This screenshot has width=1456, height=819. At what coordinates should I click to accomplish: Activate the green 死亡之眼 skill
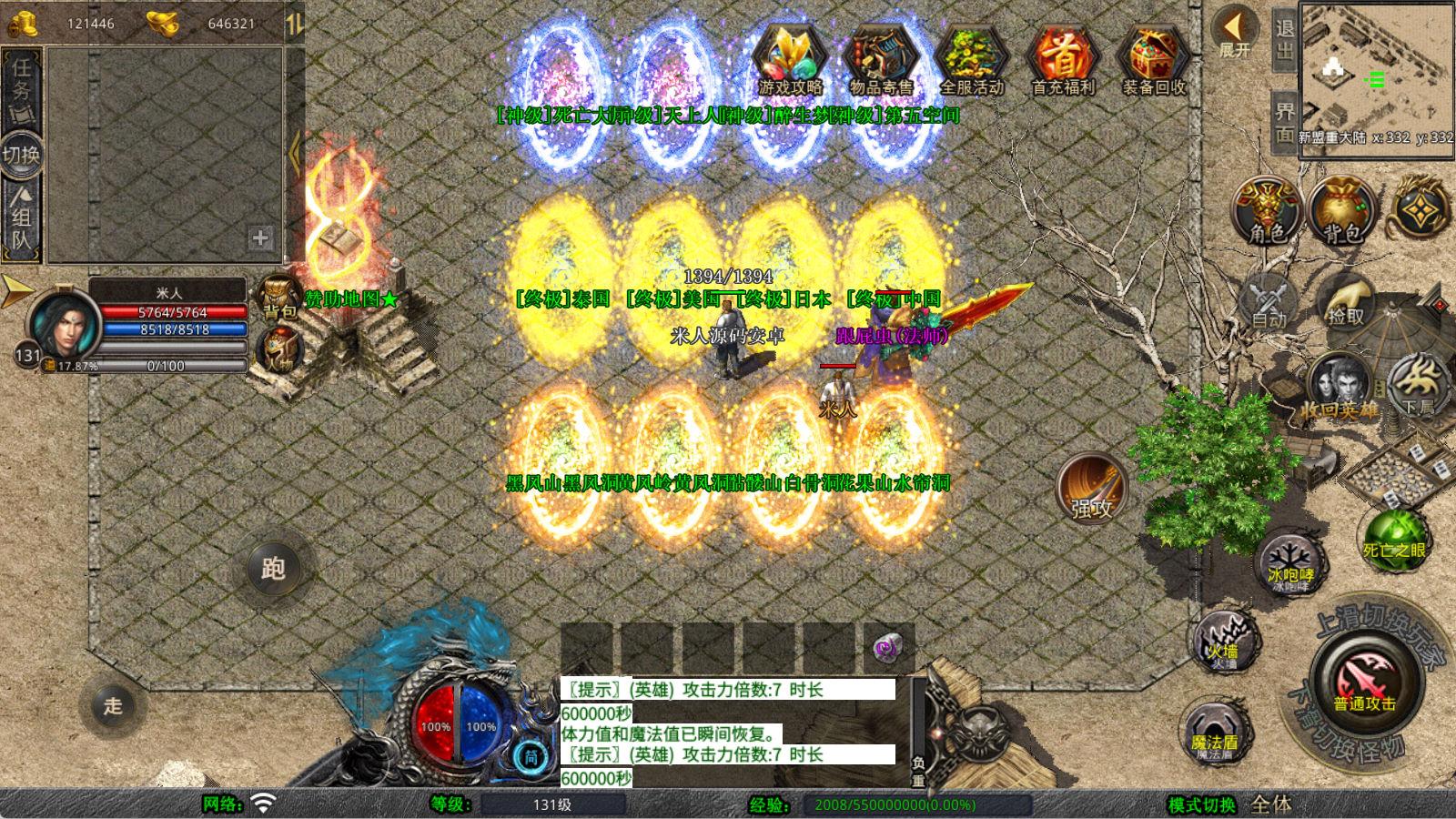1394,538
